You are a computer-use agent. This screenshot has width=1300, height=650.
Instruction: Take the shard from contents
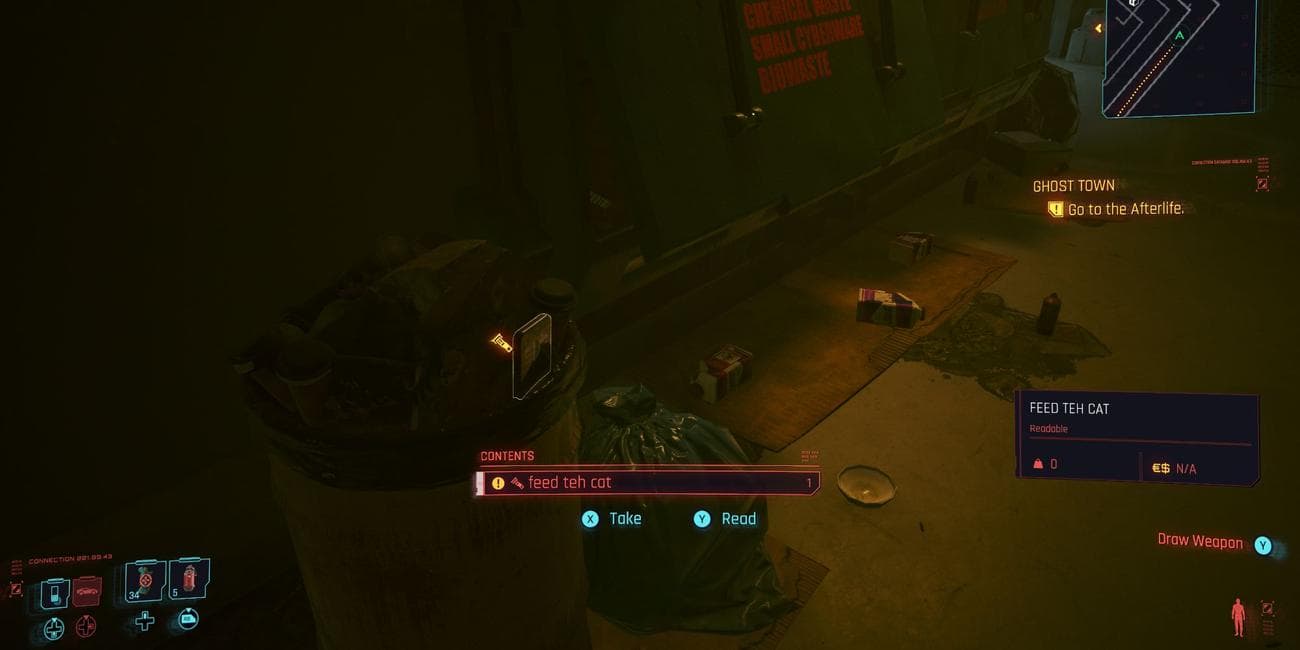click(612, 519)
